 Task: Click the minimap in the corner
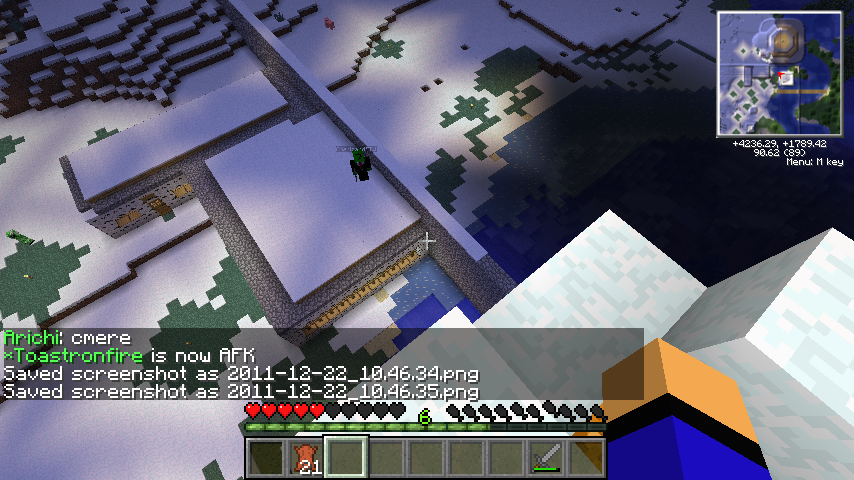click(x=778, y=75)
